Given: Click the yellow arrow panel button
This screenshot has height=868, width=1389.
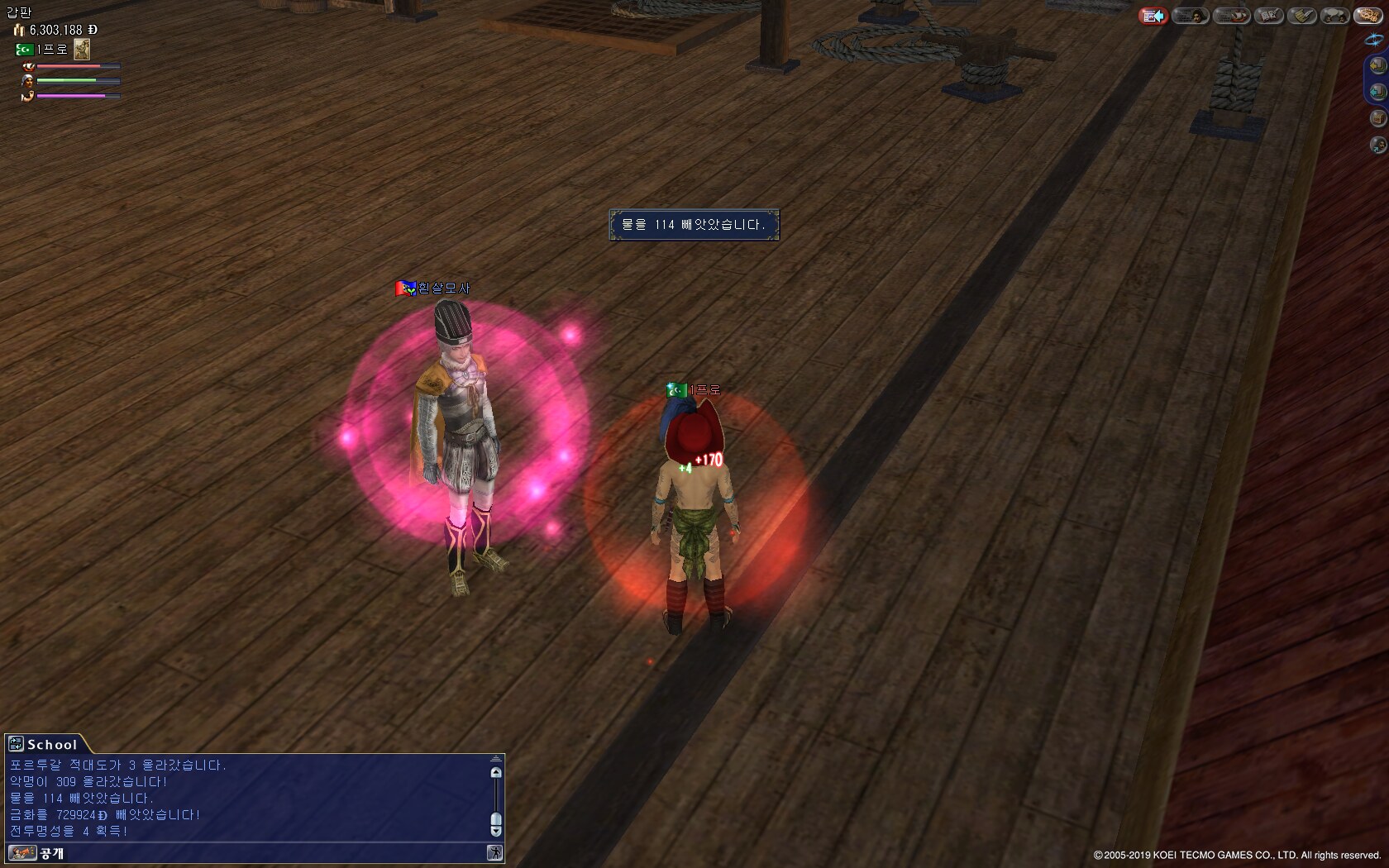Looking at the screenshot, I should [x=1377, y=64].
